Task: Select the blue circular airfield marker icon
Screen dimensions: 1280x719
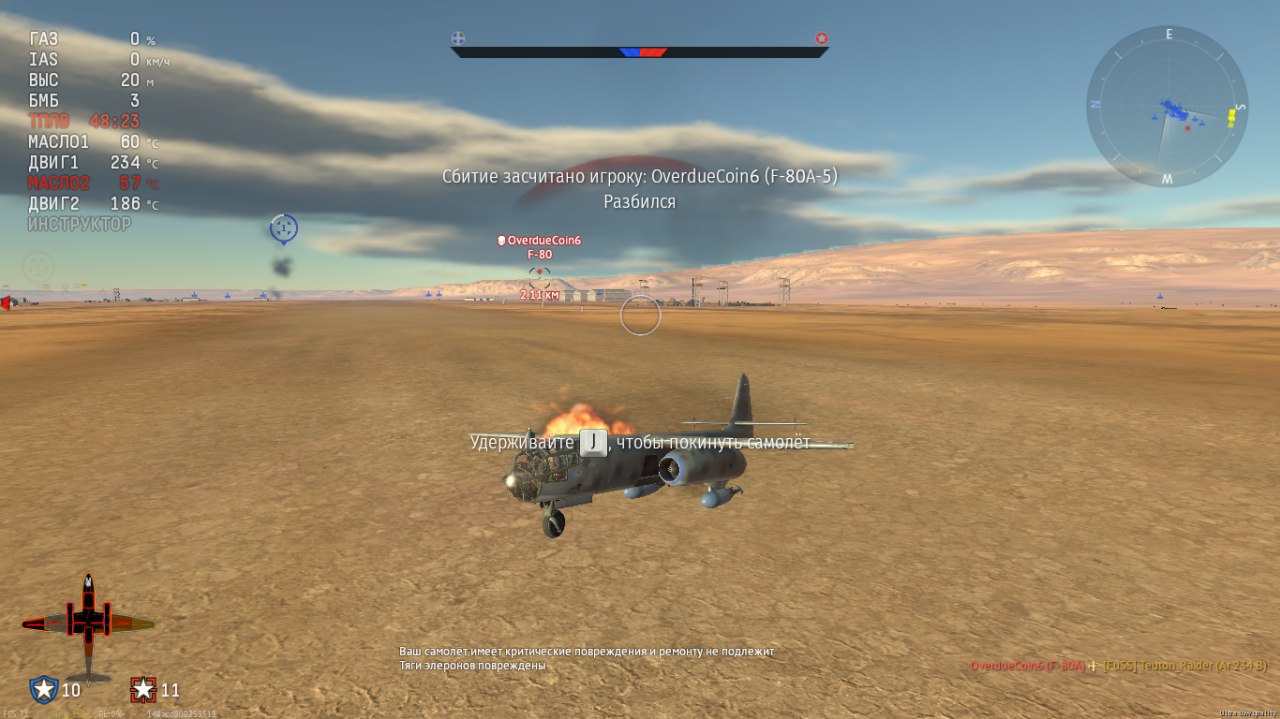Action: click(x=284, y=229)
